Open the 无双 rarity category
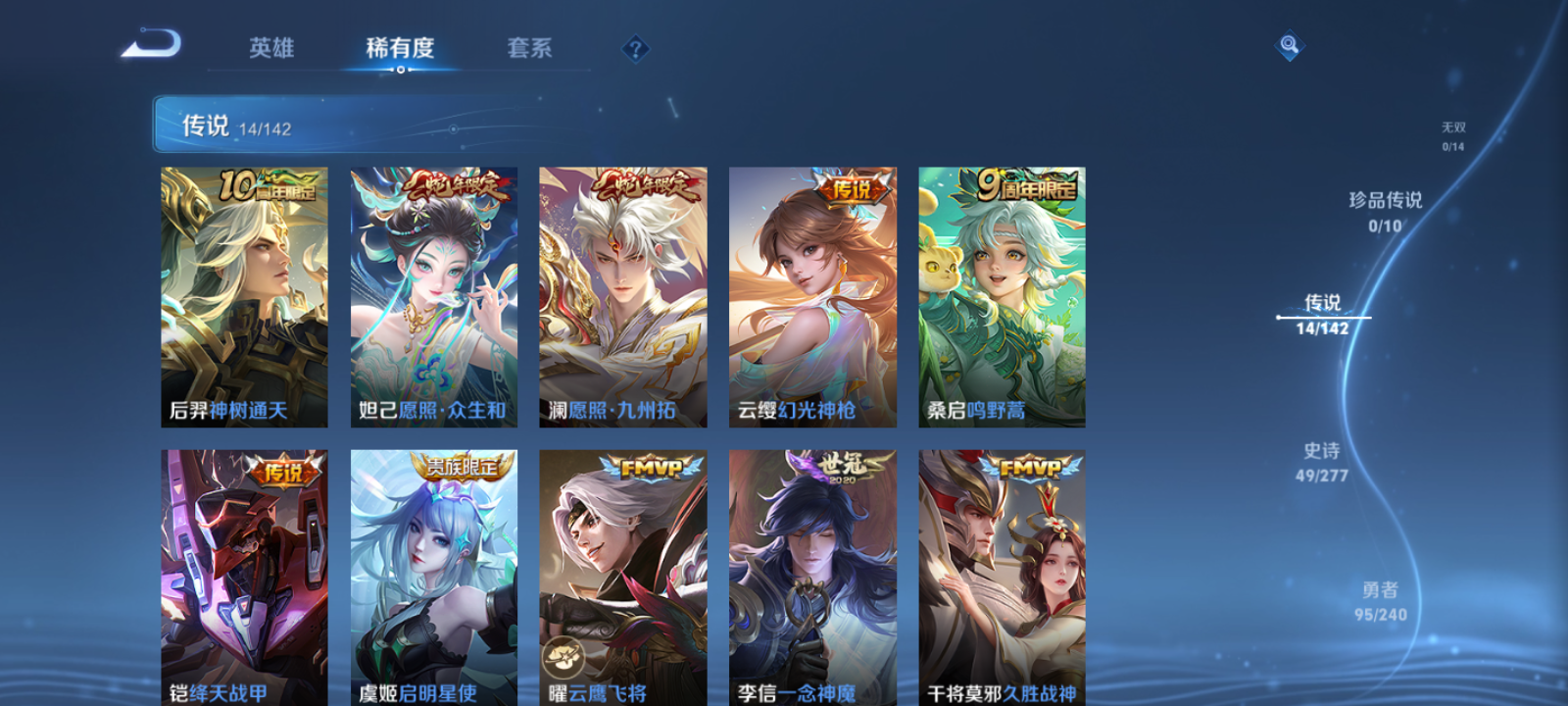The image size is (1568, 706). click(1453, 132)
